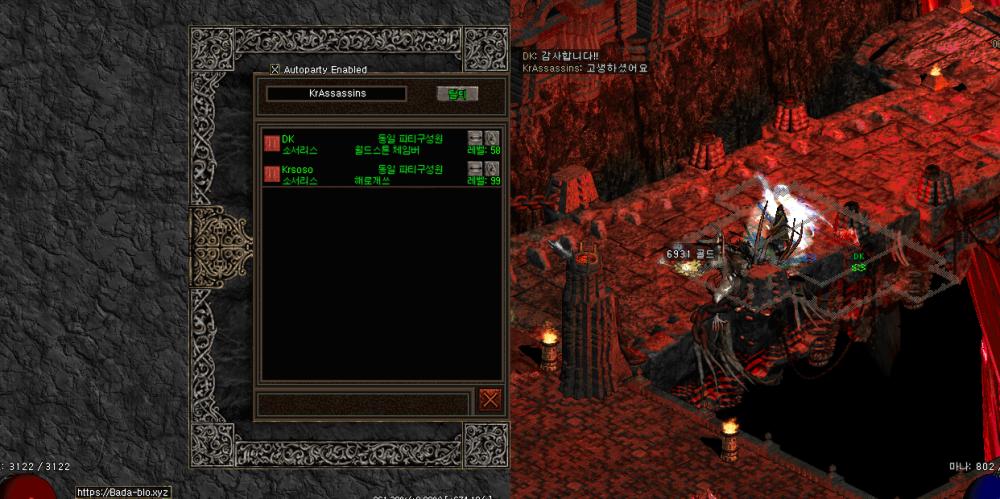Click the green leave-party button beside KrAssassins

pos(458,94)
